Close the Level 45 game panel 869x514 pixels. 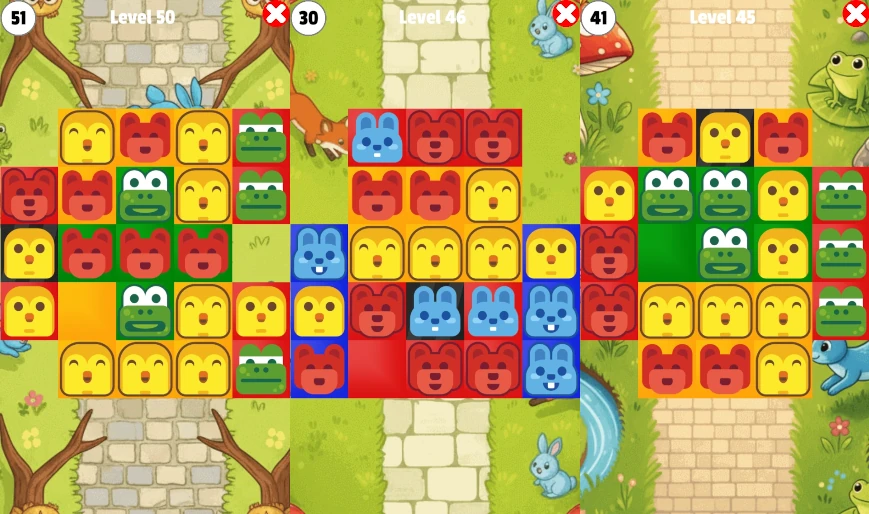point(856,14)
